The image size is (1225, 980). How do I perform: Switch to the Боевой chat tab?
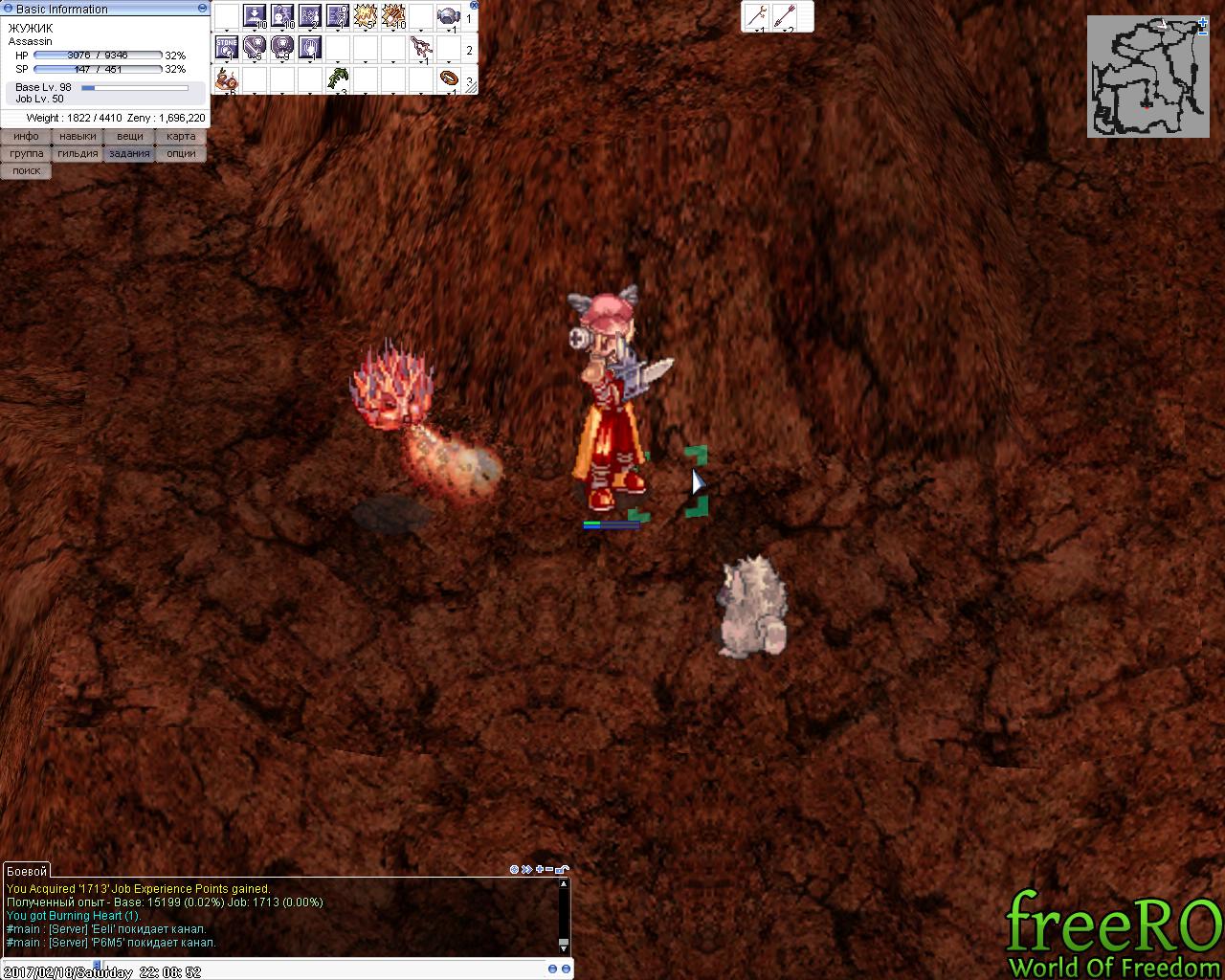[x=26, y=871]
